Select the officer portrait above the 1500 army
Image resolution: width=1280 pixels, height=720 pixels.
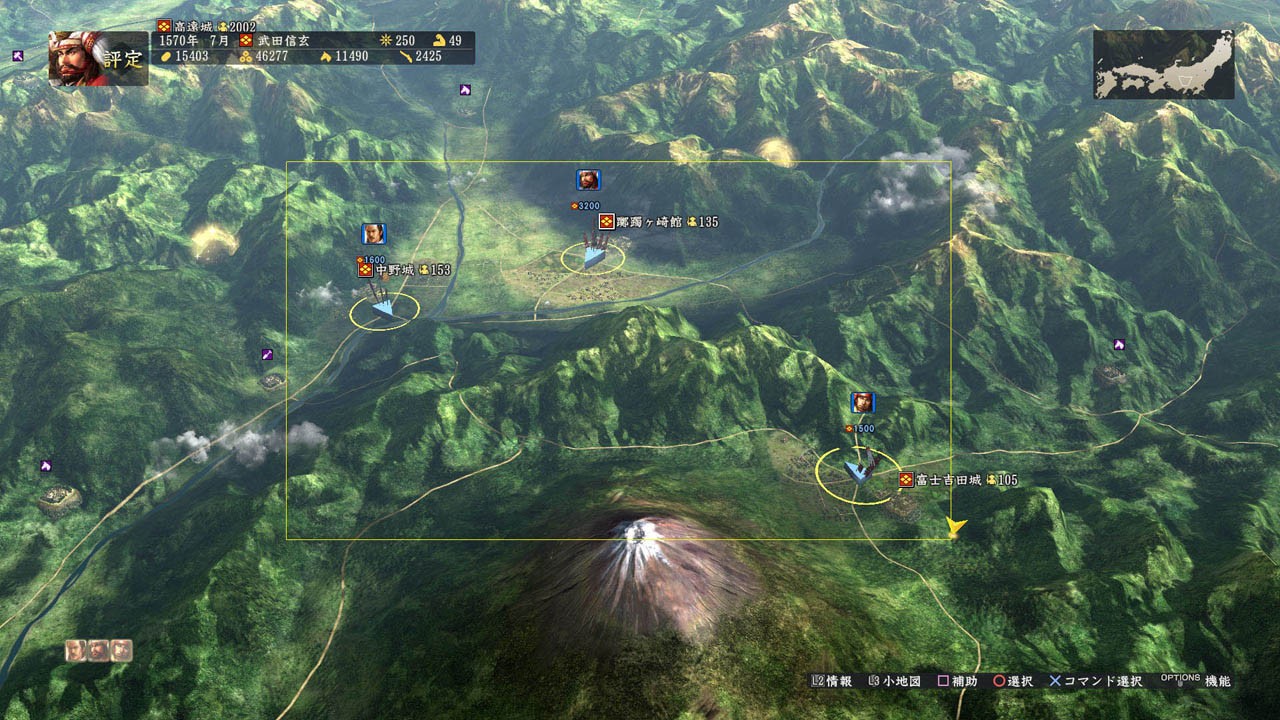point(862,403)
